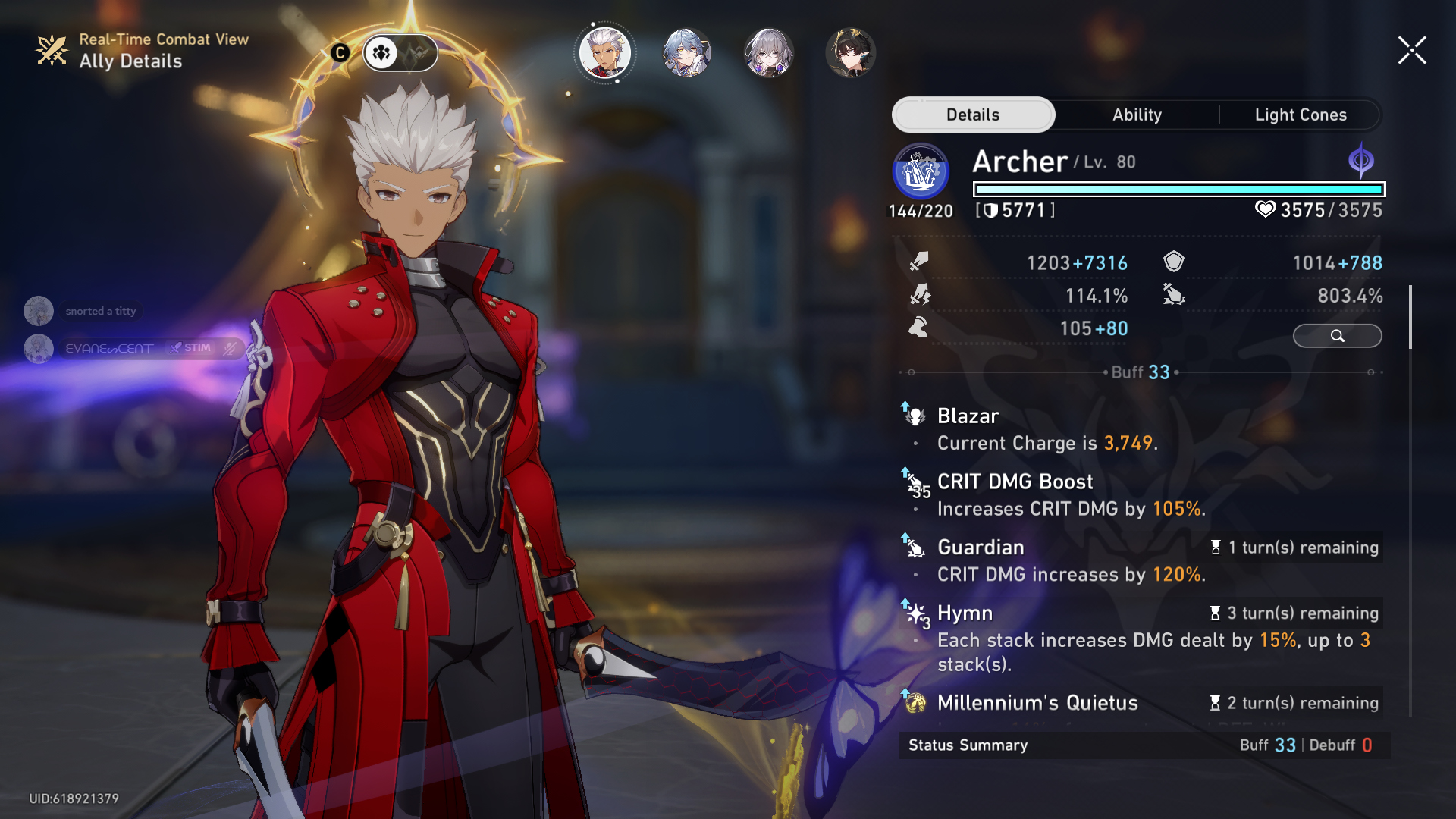Select the dark-haired ally portrait
The image size is (1456, 819).
click(851, 52)
